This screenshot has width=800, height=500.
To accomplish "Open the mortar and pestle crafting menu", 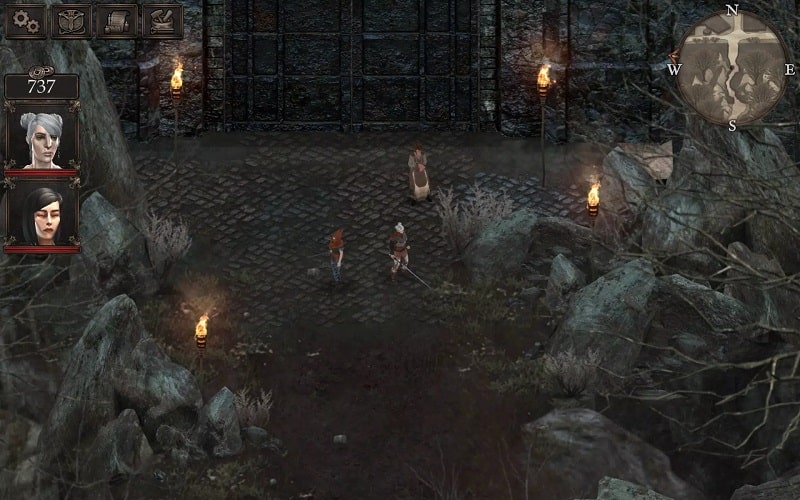I will [162, 21].
